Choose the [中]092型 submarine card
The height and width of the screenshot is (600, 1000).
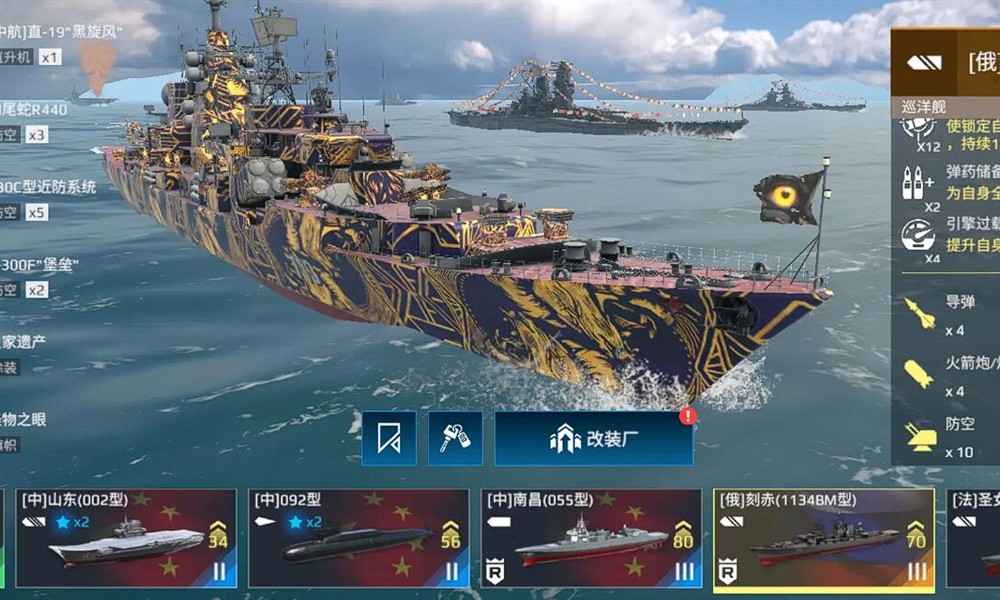point(358,538)
